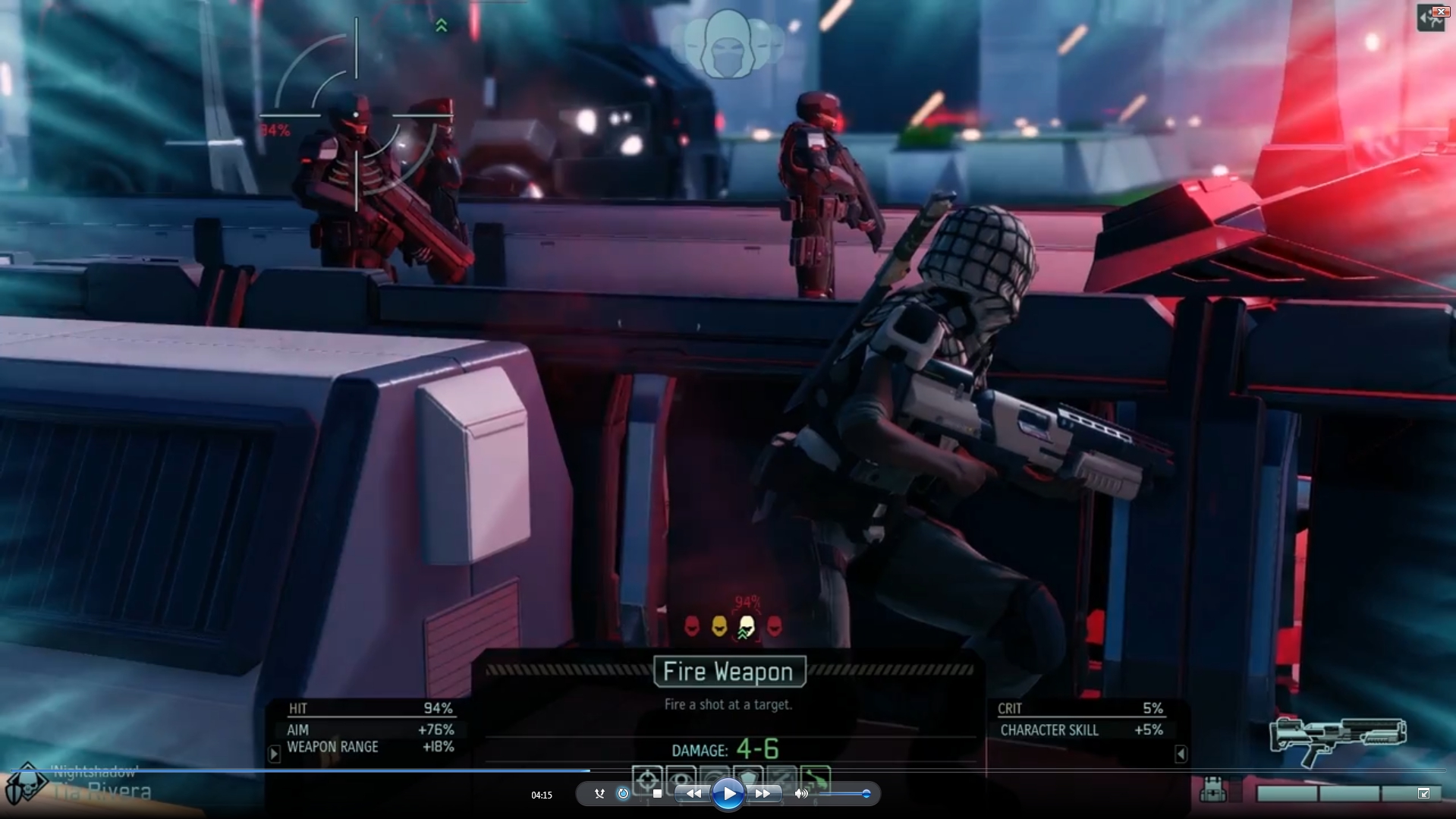The height and width of the screenshot is (819, 1456).
Task: Confirm the Fire Weapon action
Action: pyautogui.click(x=729, y=672)
